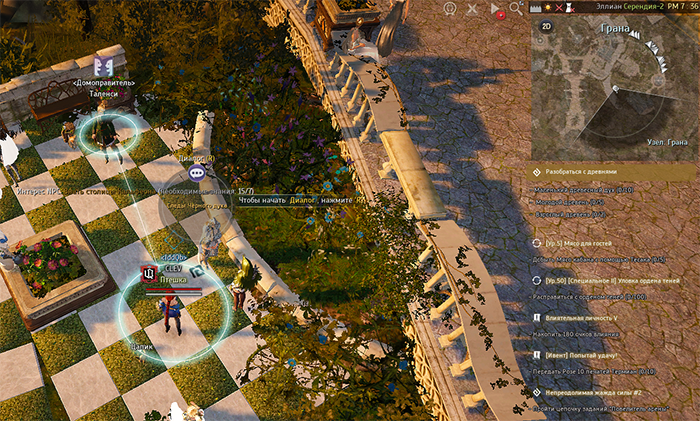This screenshot has width=700, height=421.
Task: Click the Домоправитель Таленси NPC icon
Action: point(103,66)
